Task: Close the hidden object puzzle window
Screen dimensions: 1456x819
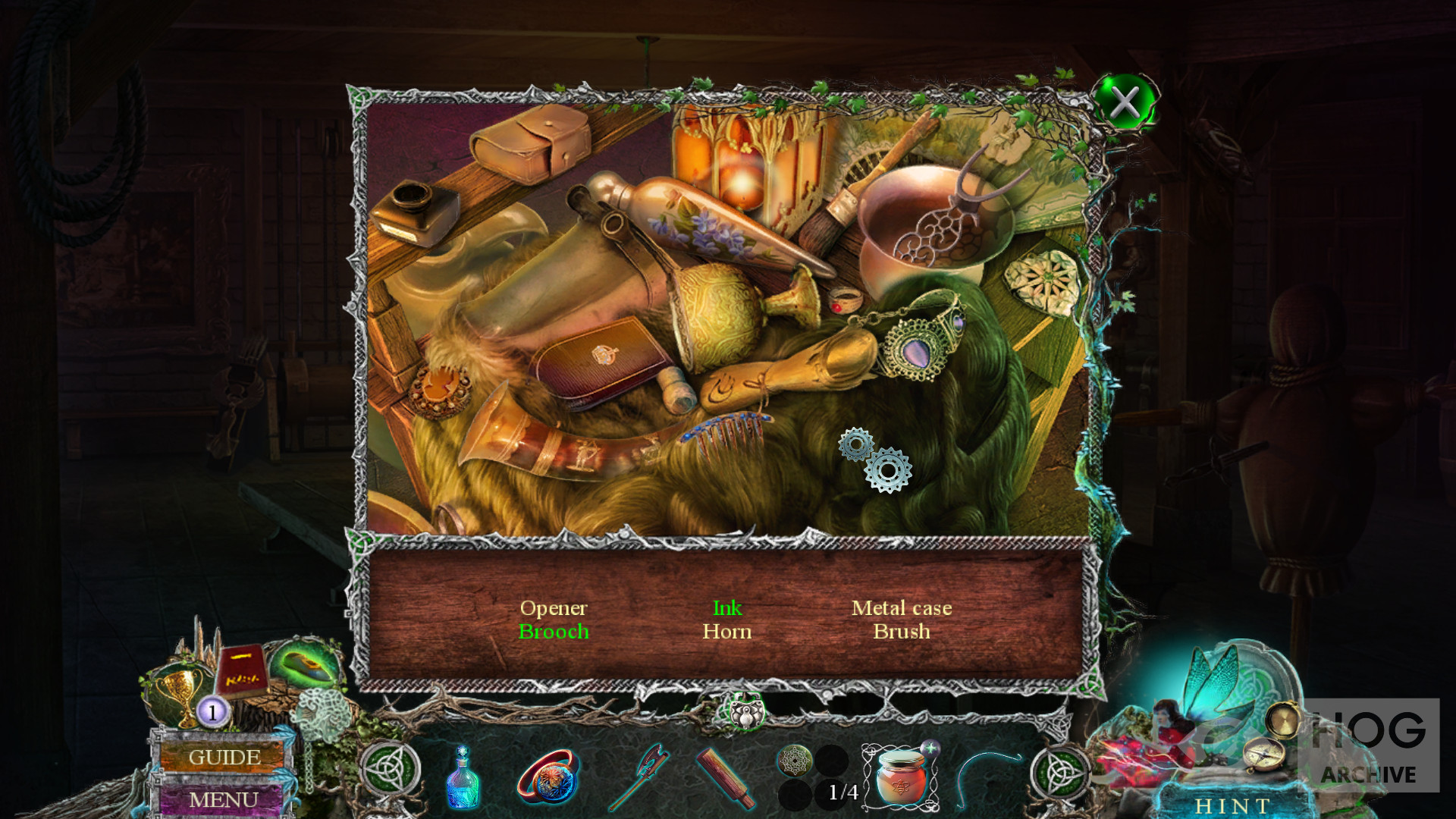Action: click(1125, 102)
